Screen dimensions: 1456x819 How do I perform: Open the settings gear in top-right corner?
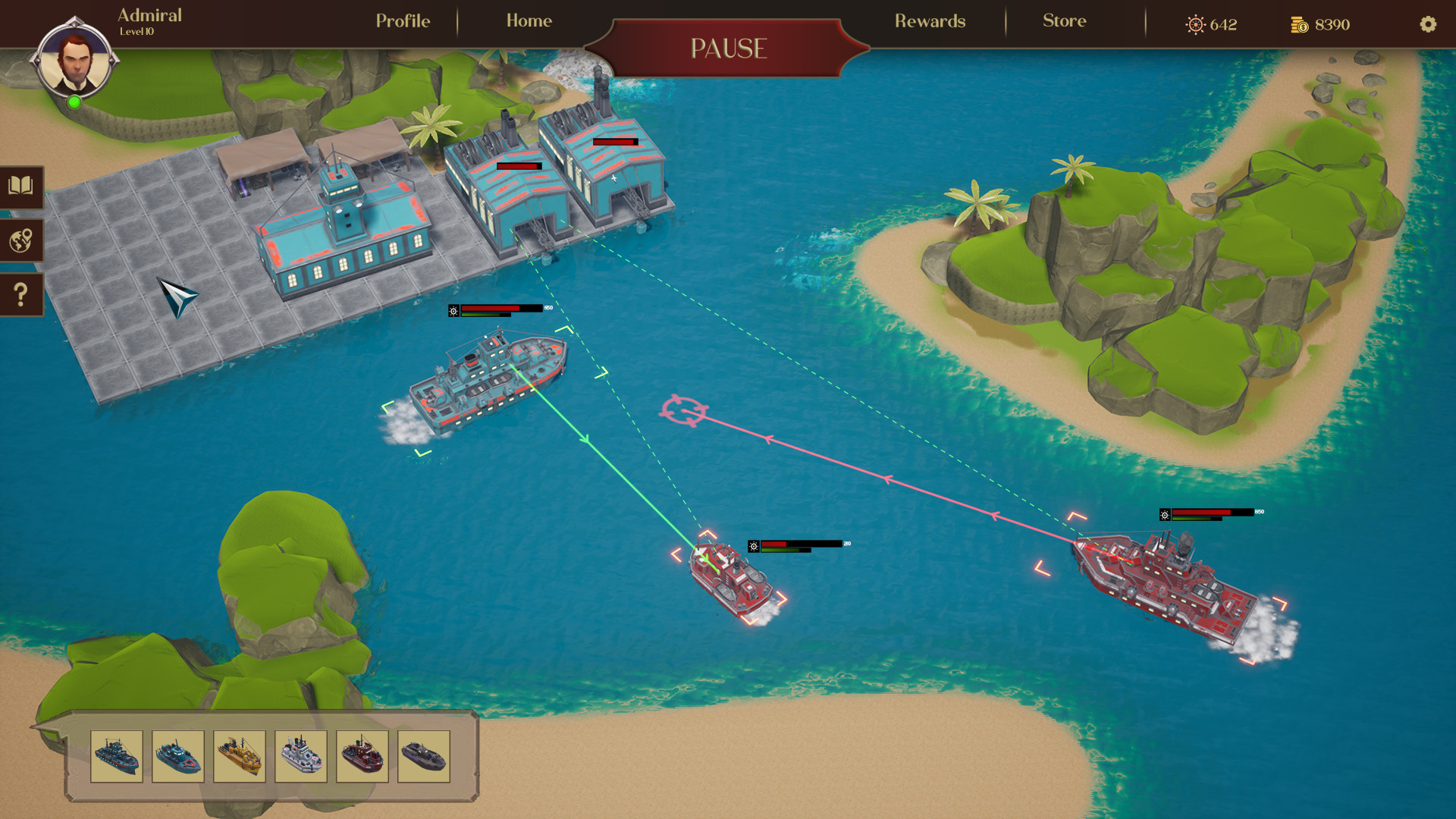coord(1429,25)
